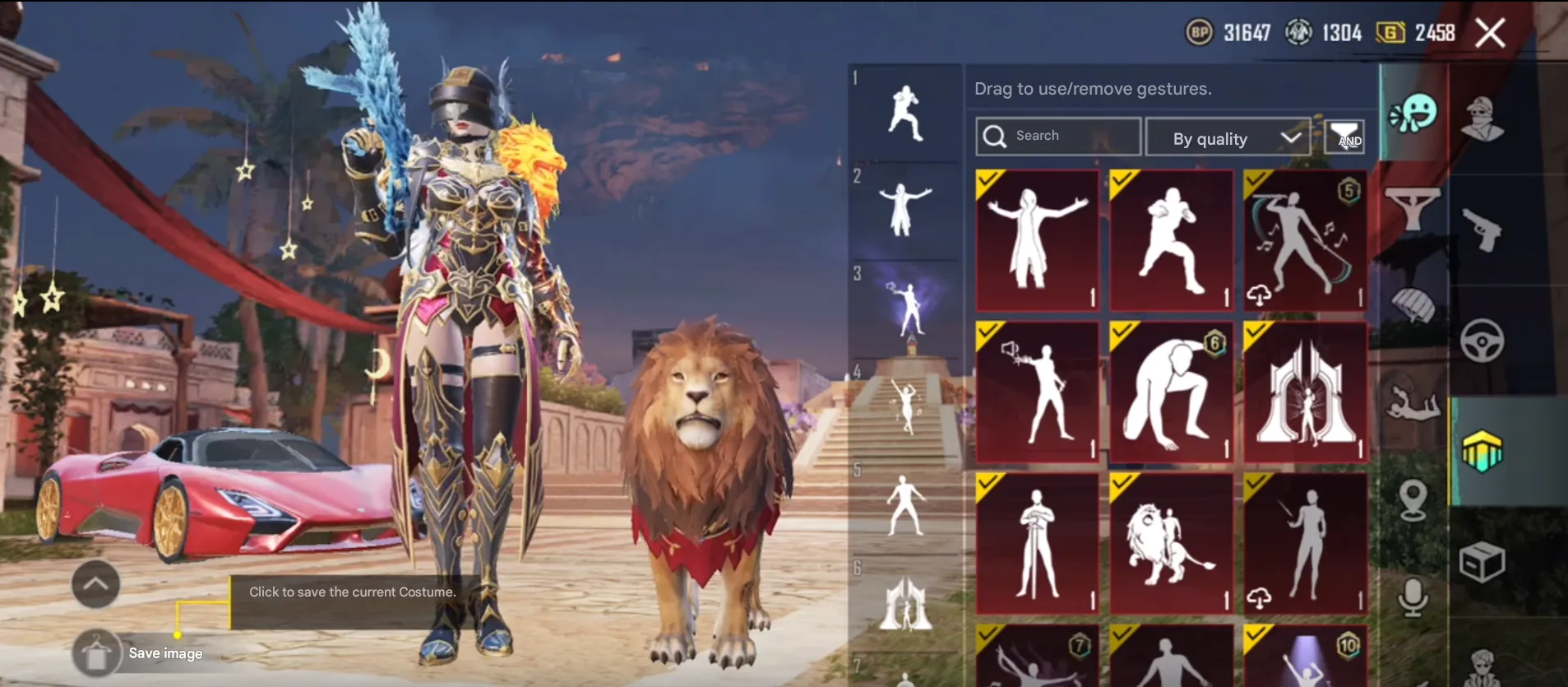
Task: Click the microphone voice icon
Action: [x=1411, y=590]
